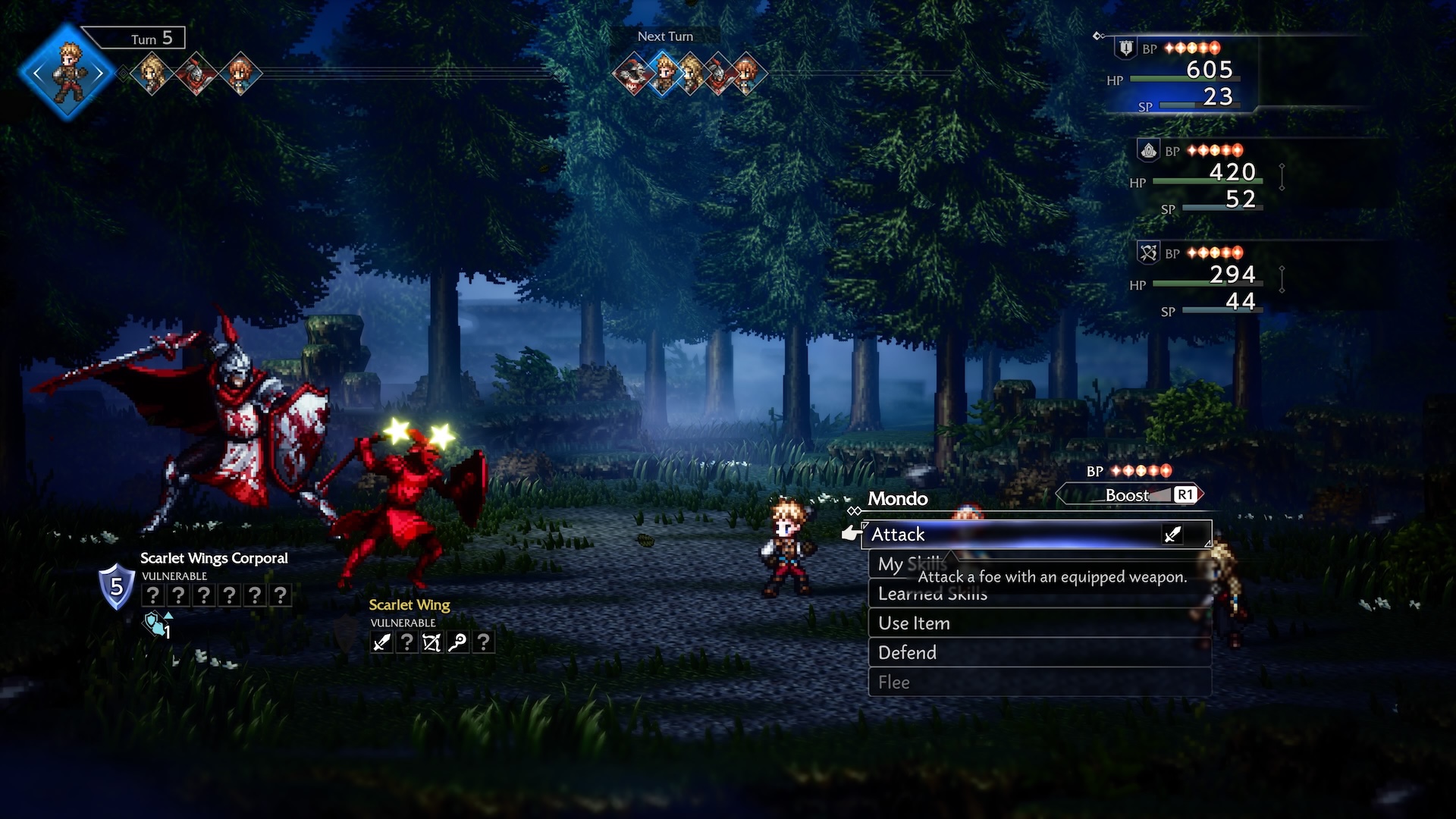Click the first question-mark weakness icon of Scarlet Wings Corporal
The image size is (1456, 819).
(x=154, y=595)
